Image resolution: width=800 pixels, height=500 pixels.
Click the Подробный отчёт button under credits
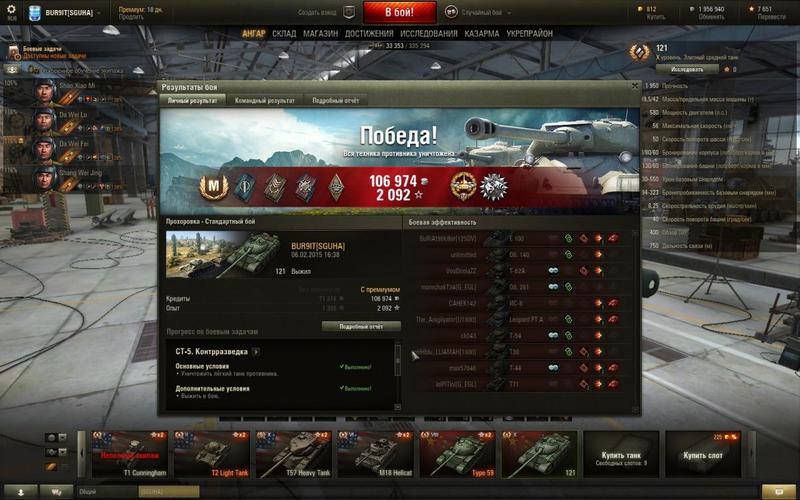[x=361, y=326]
